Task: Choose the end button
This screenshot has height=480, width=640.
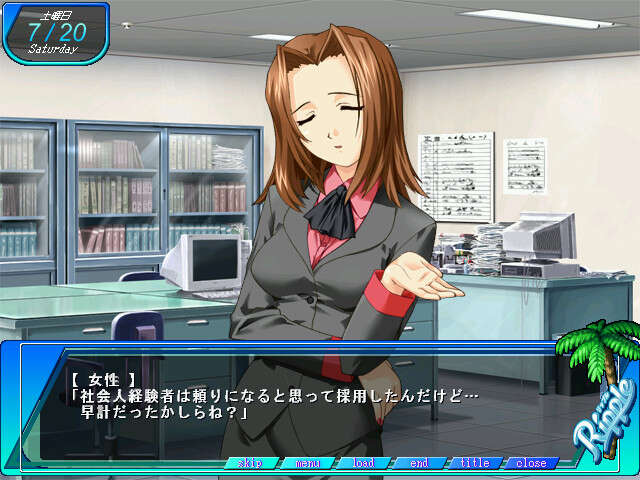Action: 419,463
